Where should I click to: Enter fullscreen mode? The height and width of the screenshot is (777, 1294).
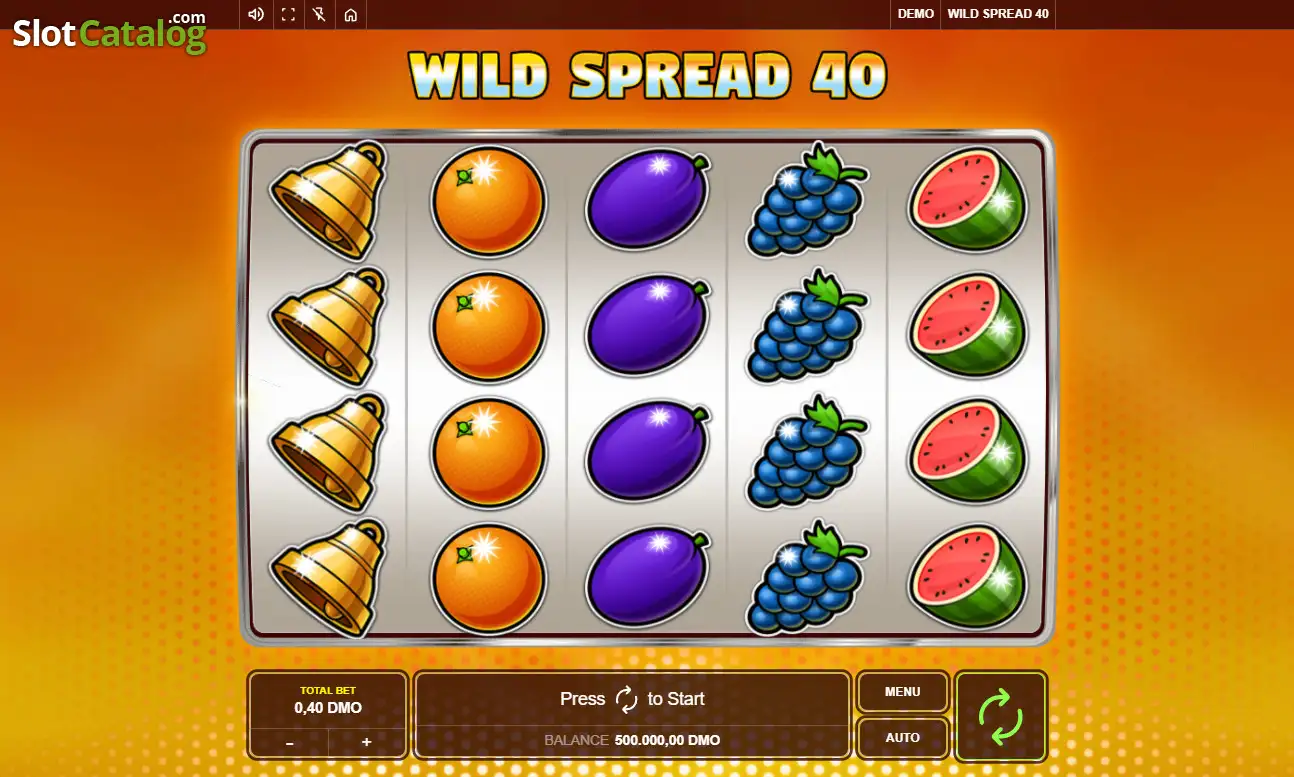pos(287,15)
